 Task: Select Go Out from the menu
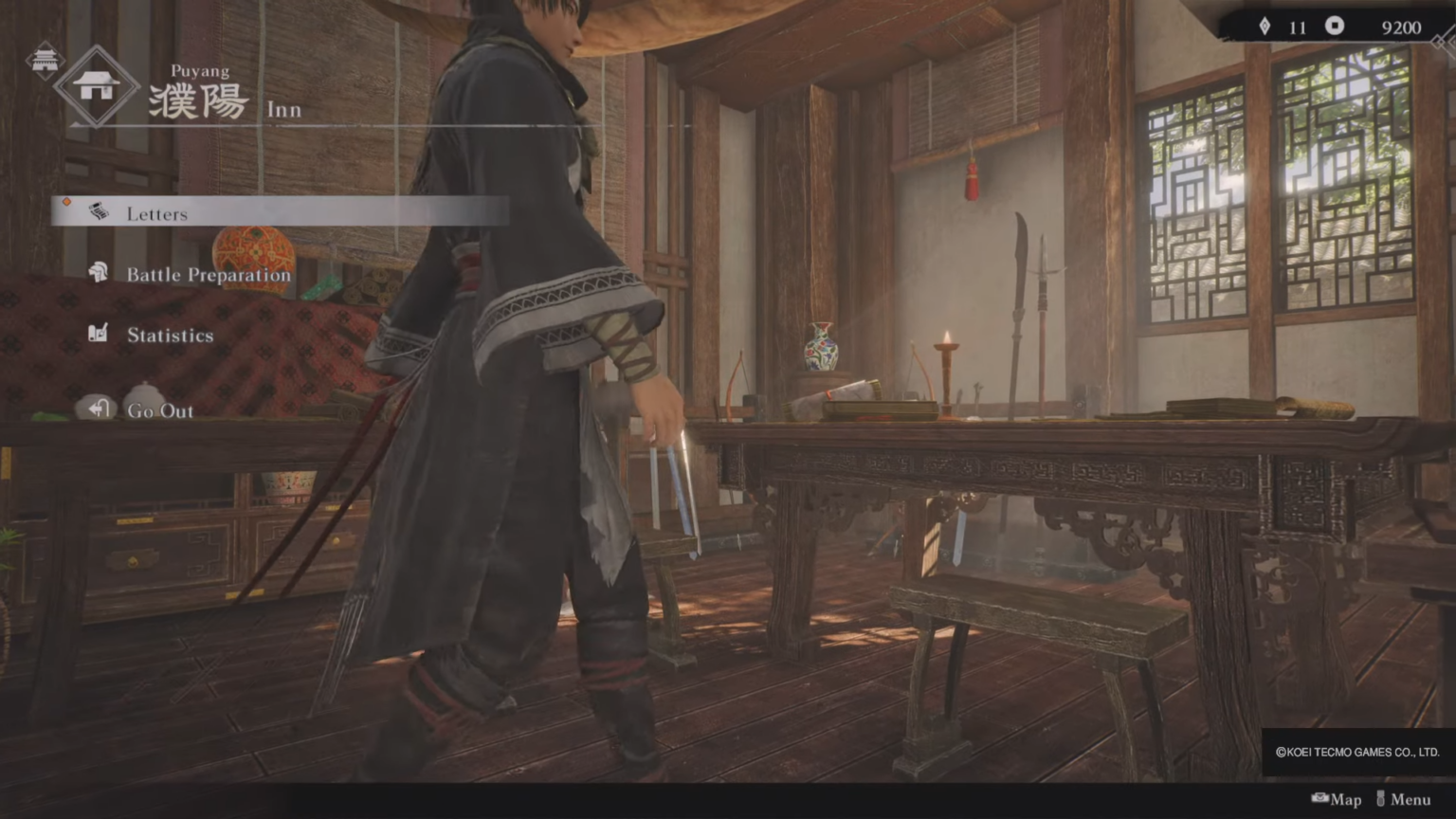click(x=159, y=409)
